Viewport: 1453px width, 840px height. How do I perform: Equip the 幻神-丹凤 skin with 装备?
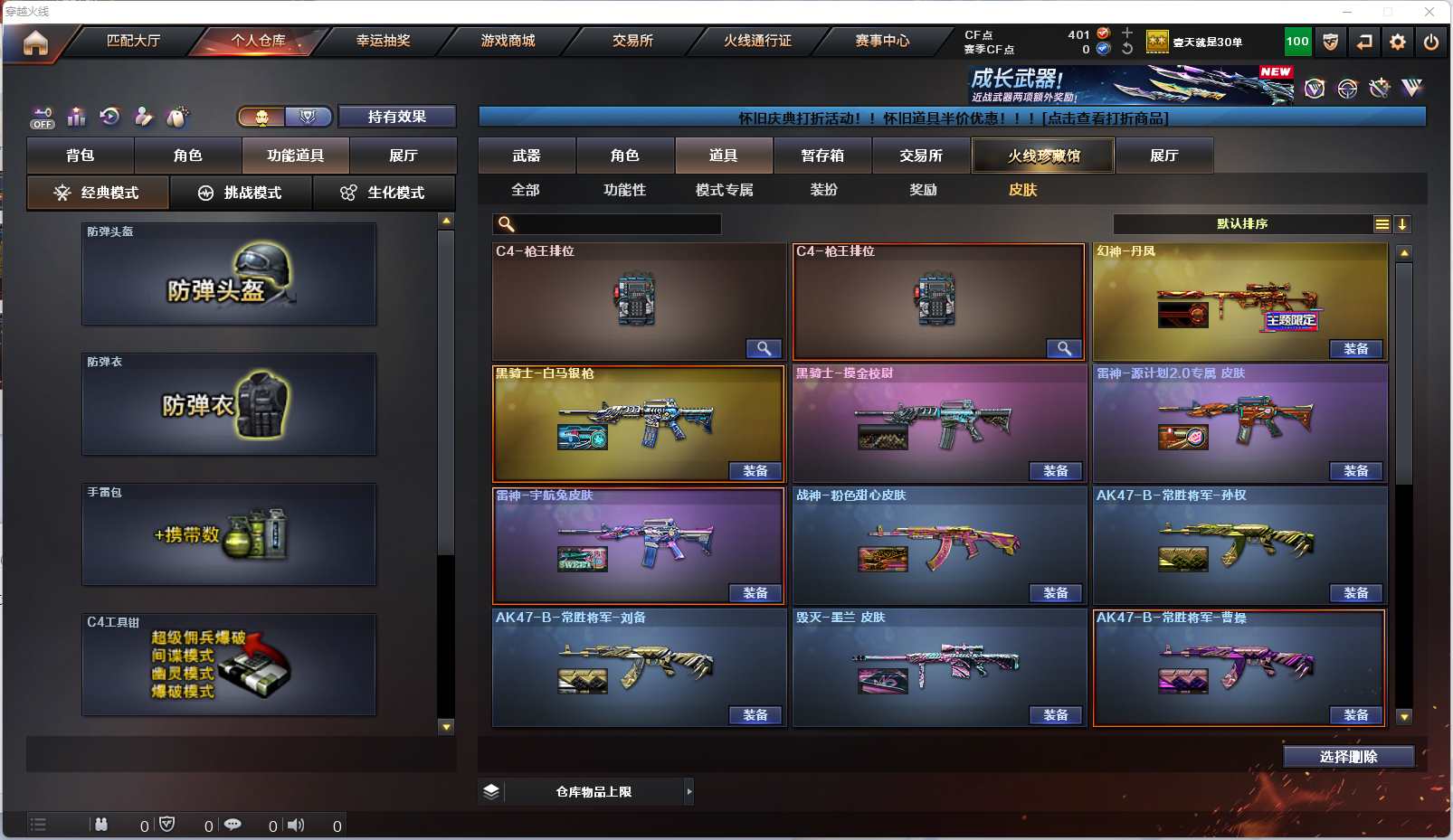(x=1355, y=349)
